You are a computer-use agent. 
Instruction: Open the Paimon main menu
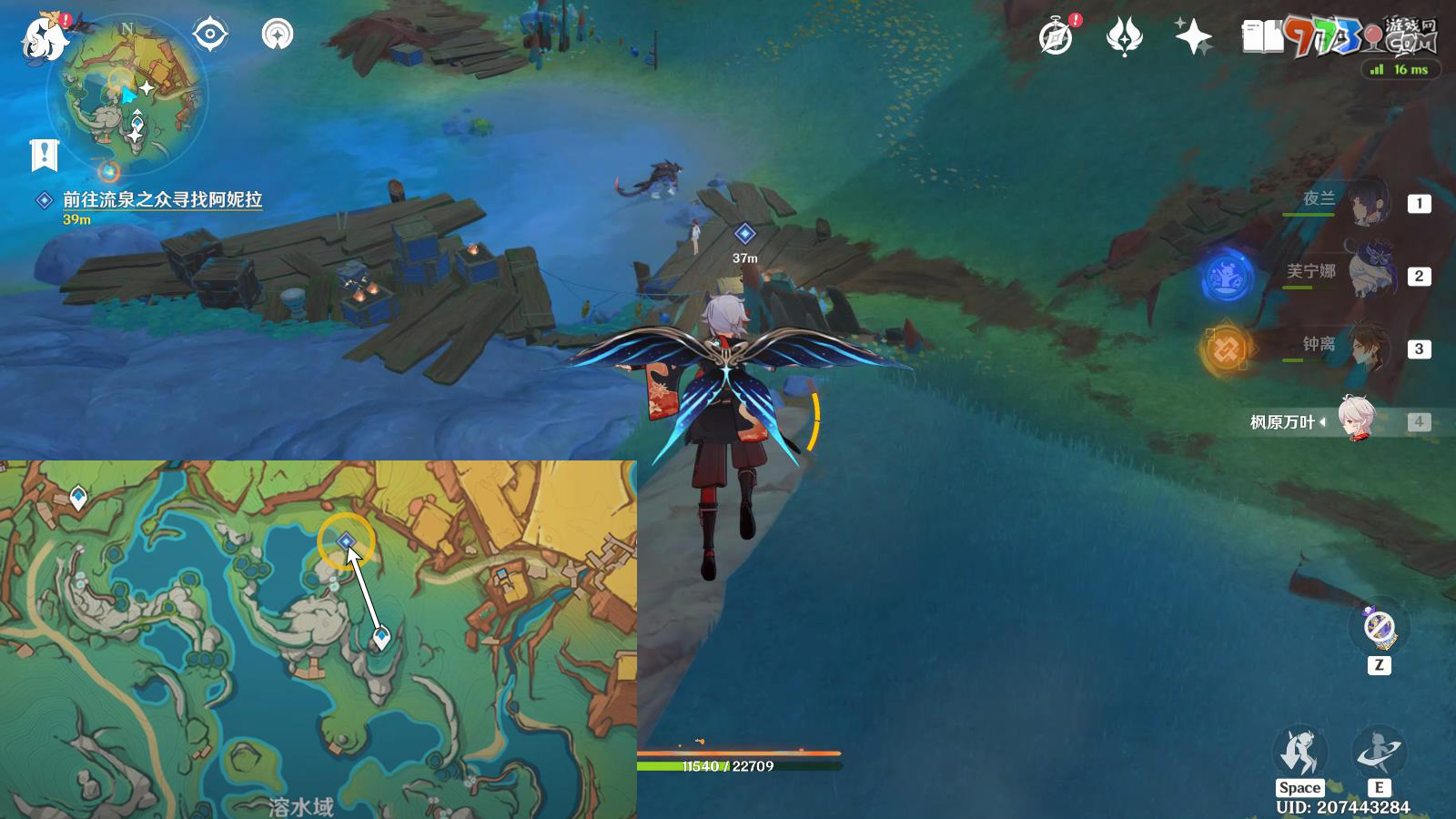click(x=44, y=36)
